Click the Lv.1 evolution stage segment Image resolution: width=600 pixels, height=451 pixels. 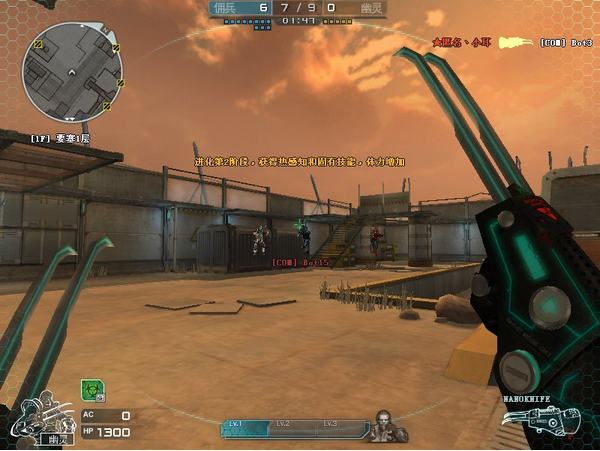coord(247,427)
